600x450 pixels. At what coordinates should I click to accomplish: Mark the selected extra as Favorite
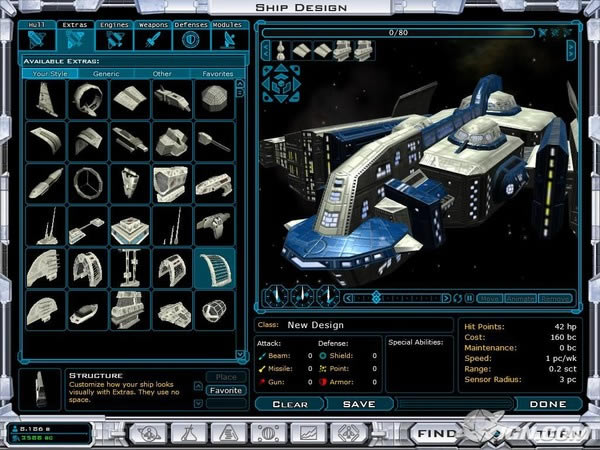pos(226,390)
